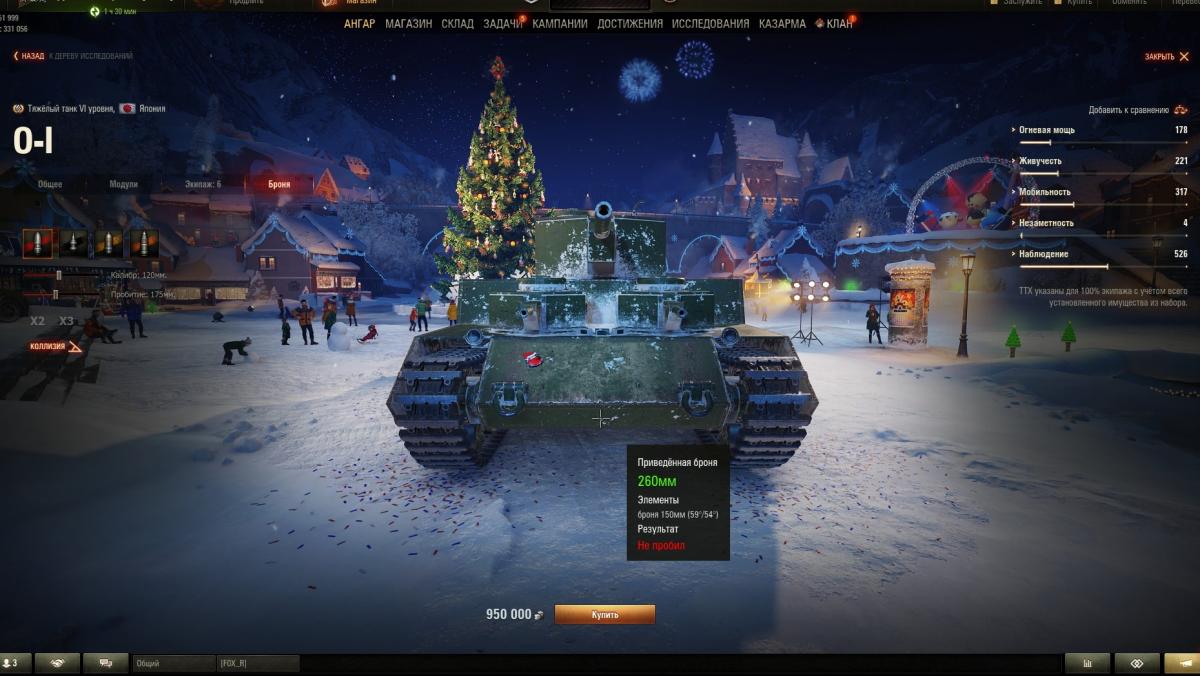Switch to the Экипаж tab
Image resolution: width=1200 pixels, height=676 pixels.
203,184
